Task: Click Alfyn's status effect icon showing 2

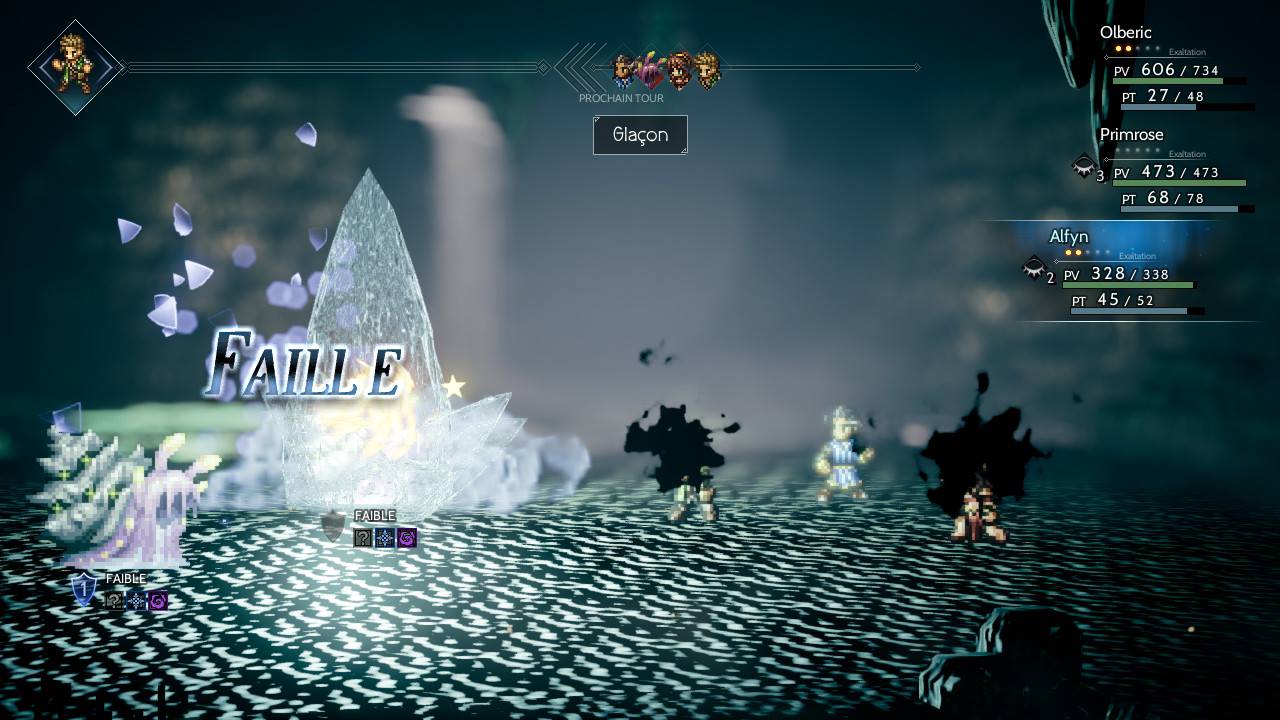Action: pyautogui.click(x=1034, y=268)
